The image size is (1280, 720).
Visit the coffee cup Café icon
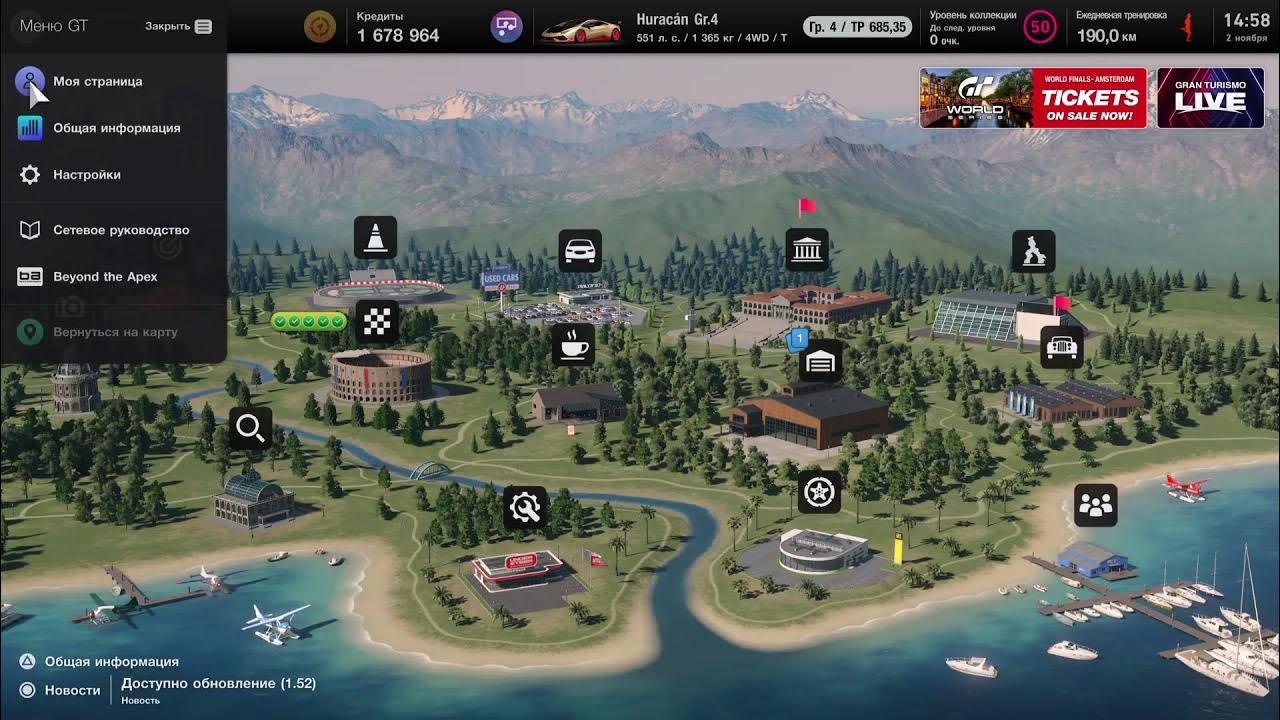click(x=573, y=345)
